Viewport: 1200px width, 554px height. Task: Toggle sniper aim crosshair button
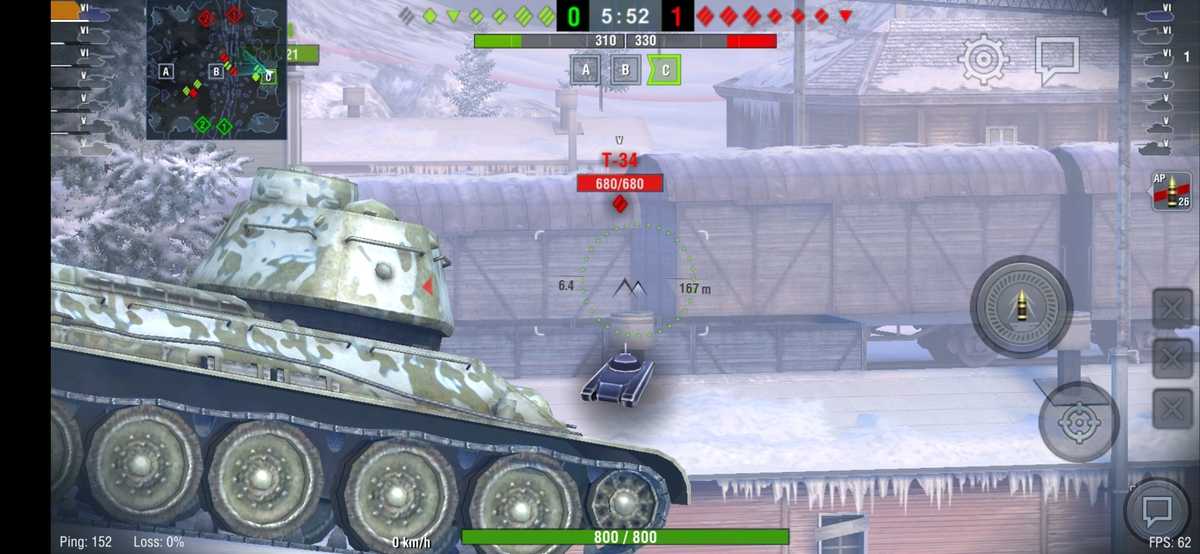1078,422
